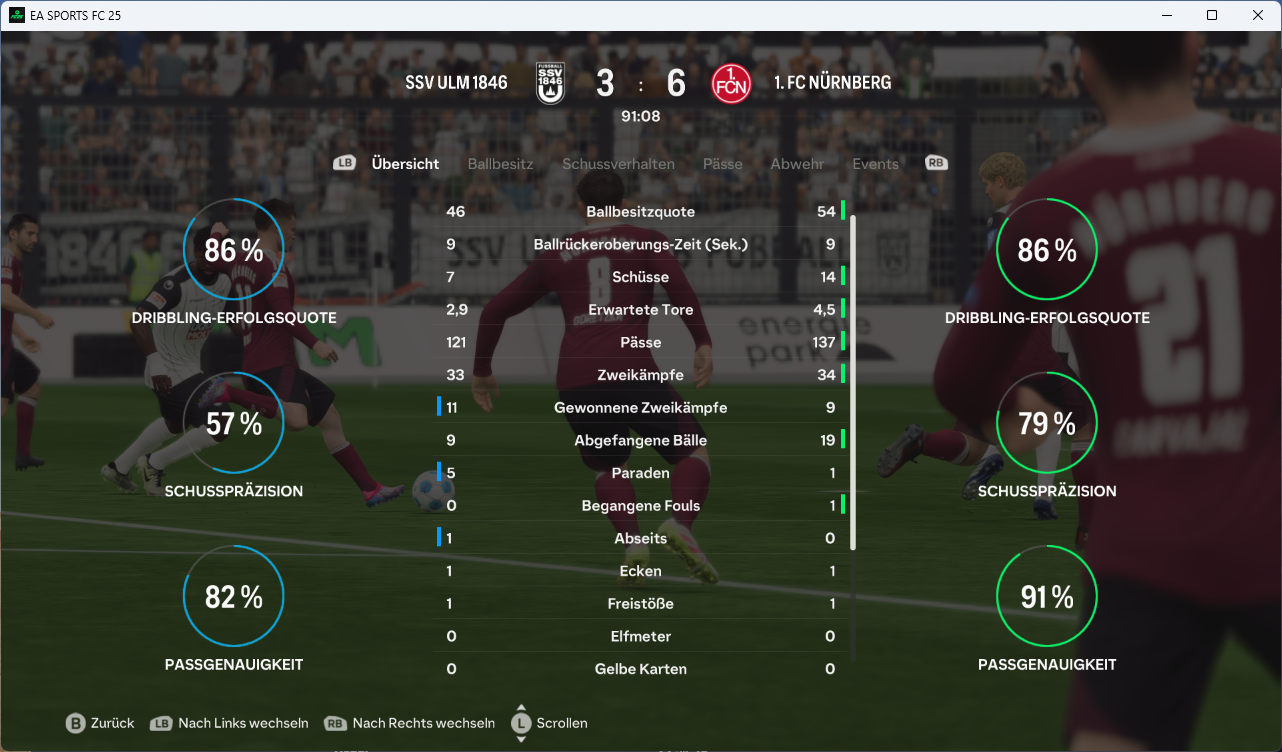The height and width of the screenshot is (752, 1282).
Task: Choose Nach Links wechseln
Action: (x=230, y=723)
